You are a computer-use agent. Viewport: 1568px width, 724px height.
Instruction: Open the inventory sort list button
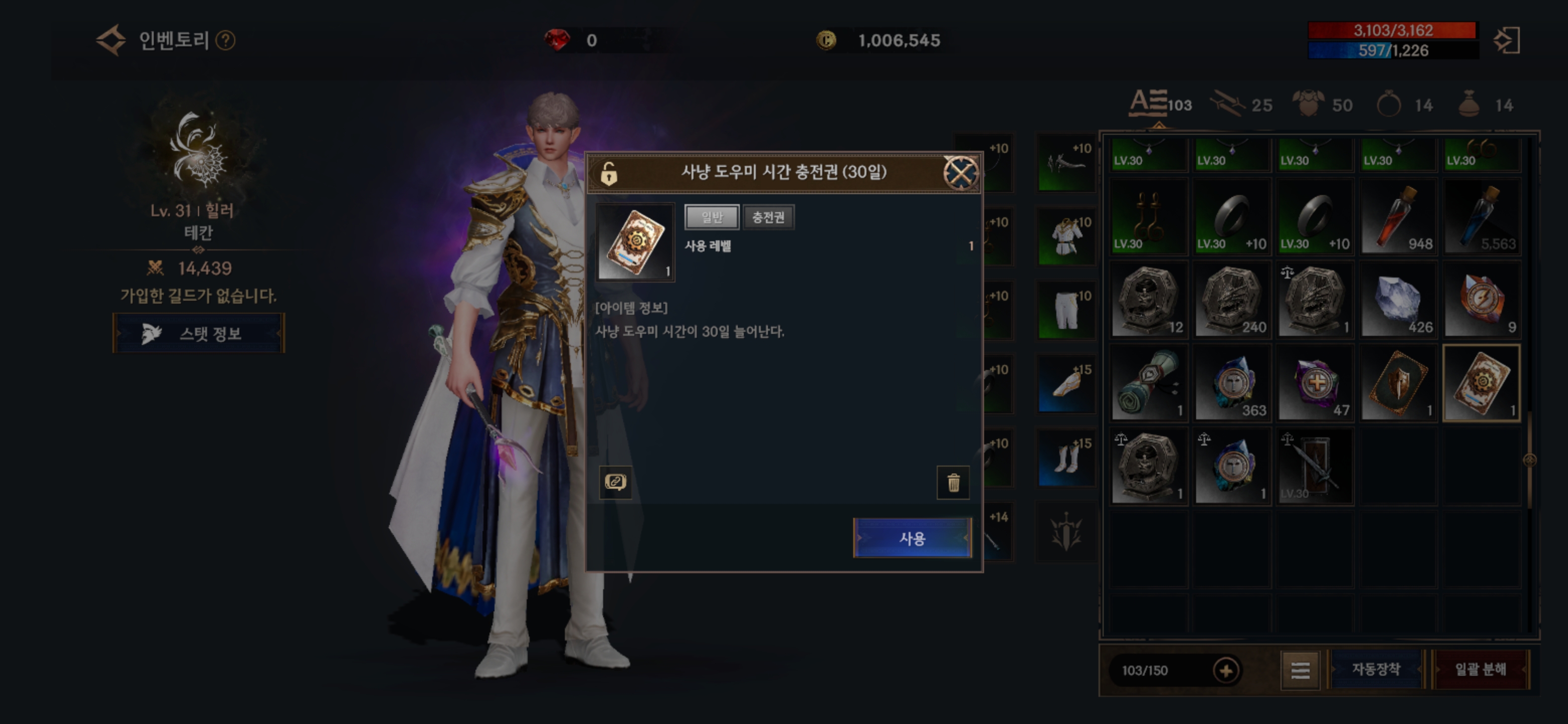tap(1300, 670)
